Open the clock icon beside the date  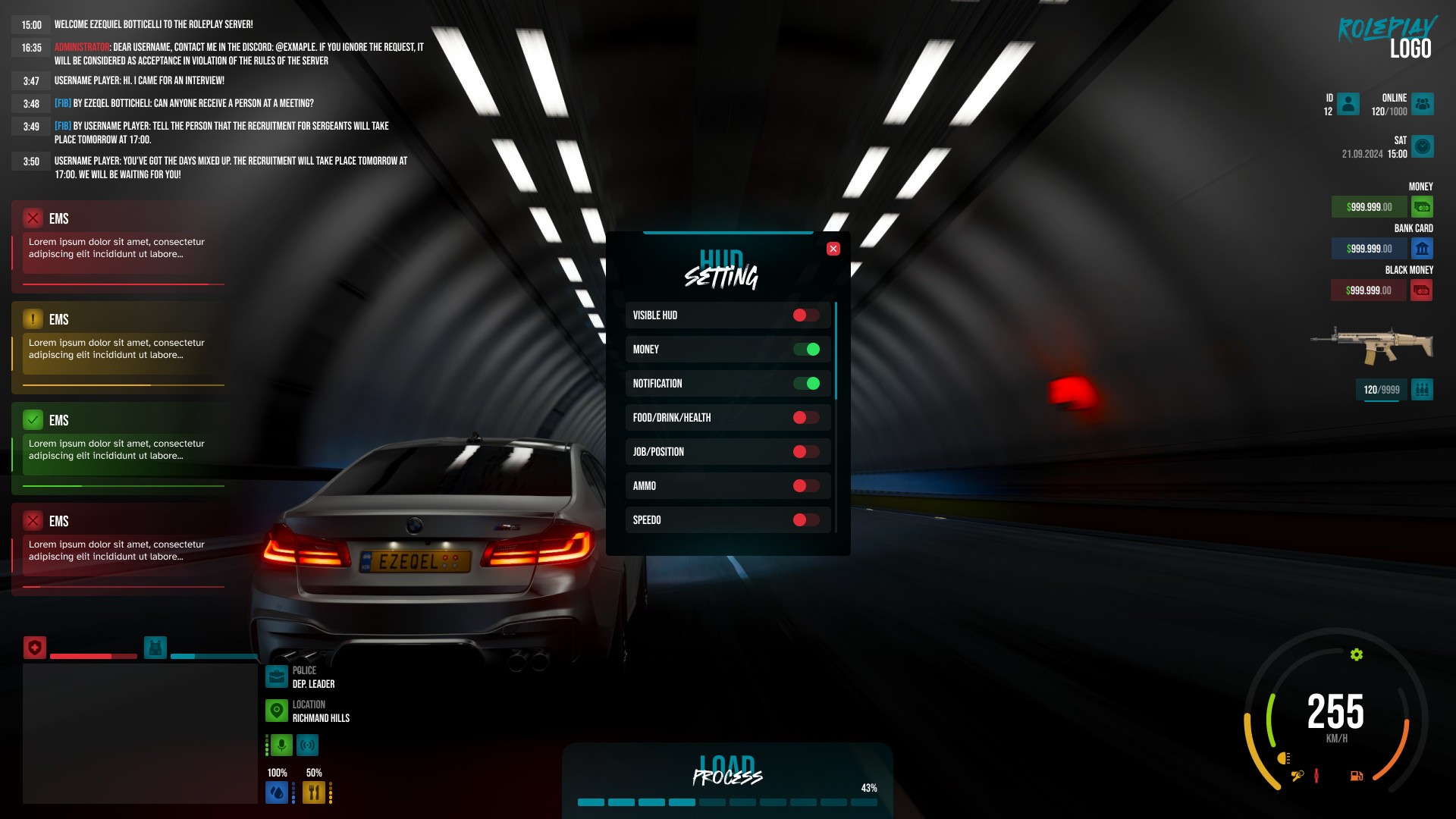tap(1422, 147)
